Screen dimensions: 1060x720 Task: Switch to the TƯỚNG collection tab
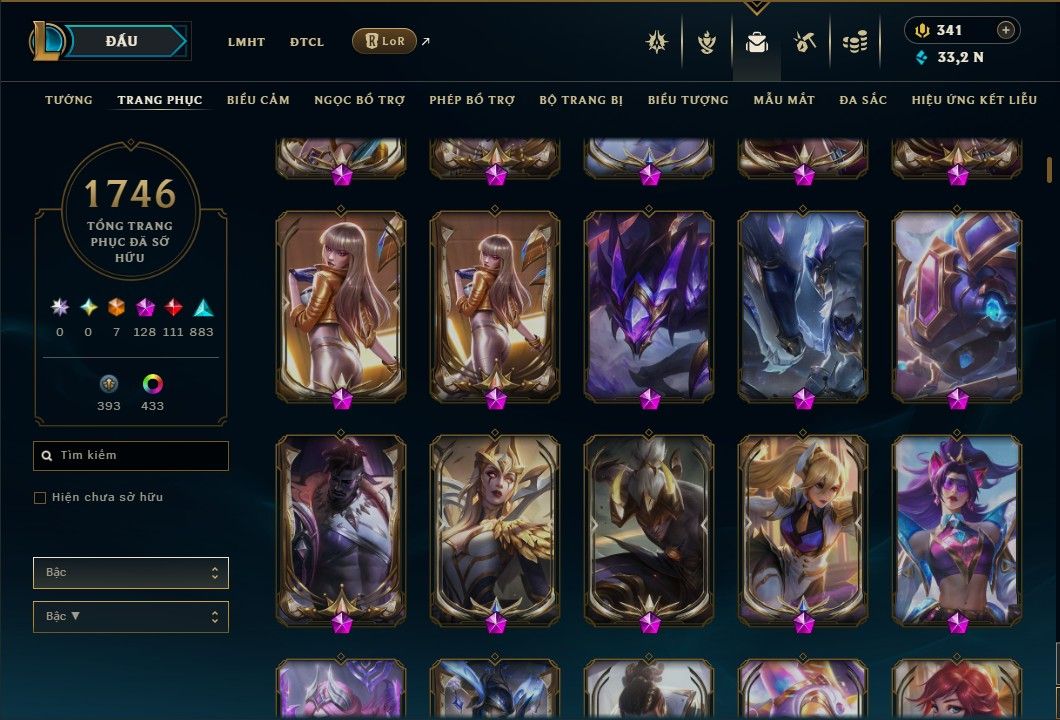point(69,100)
